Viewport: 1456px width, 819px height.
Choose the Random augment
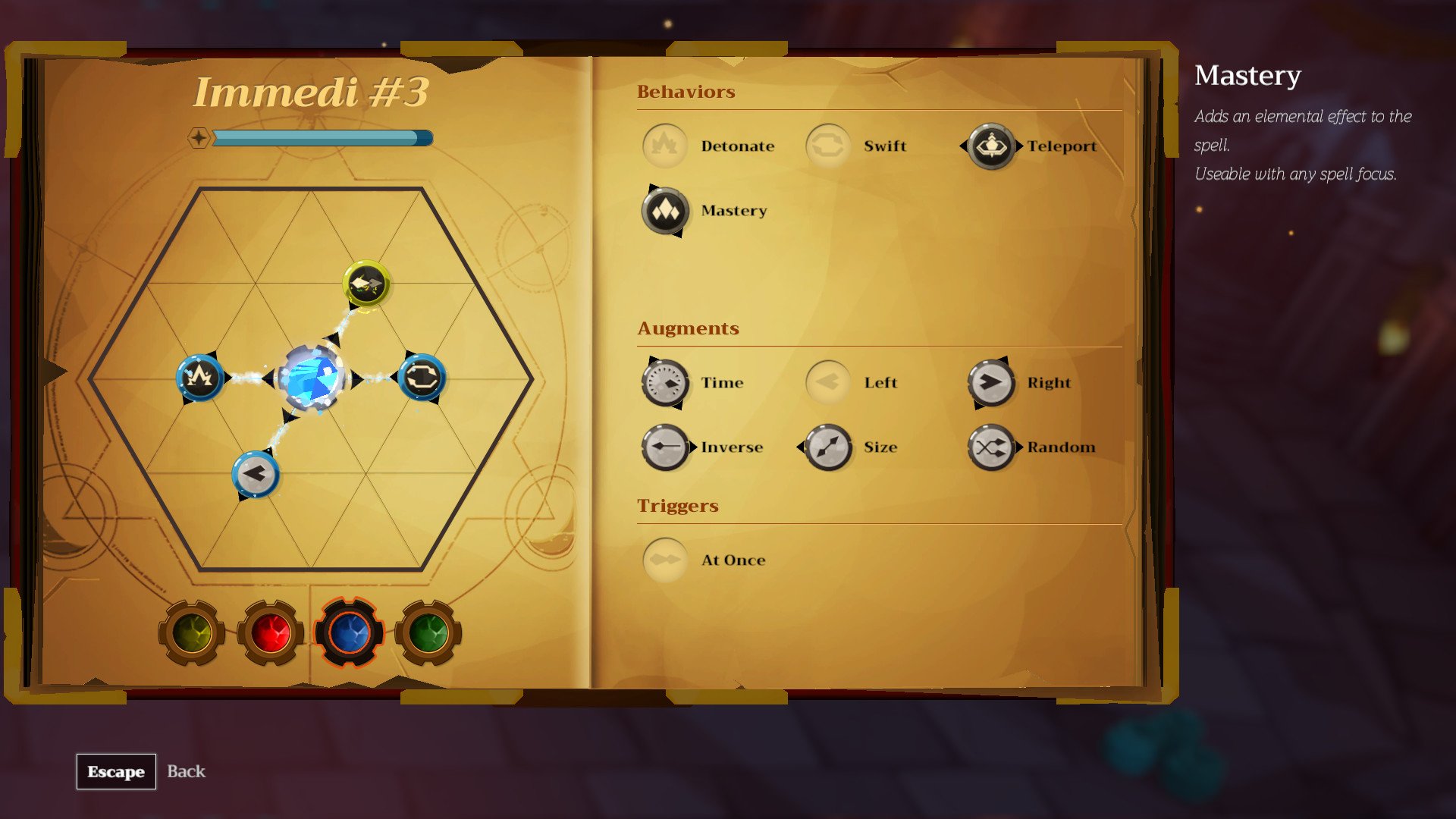click(991, 447)
